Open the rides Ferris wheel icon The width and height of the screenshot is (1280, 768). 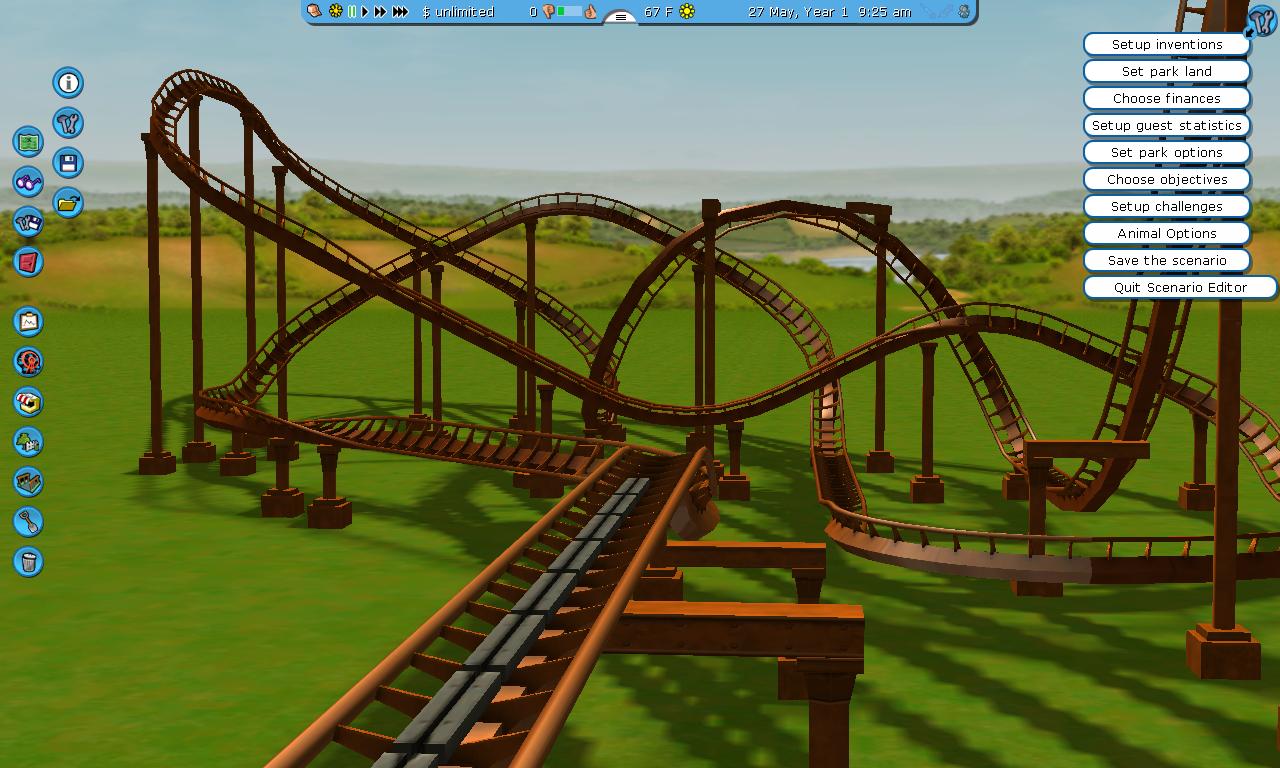(x=28, y=362)
